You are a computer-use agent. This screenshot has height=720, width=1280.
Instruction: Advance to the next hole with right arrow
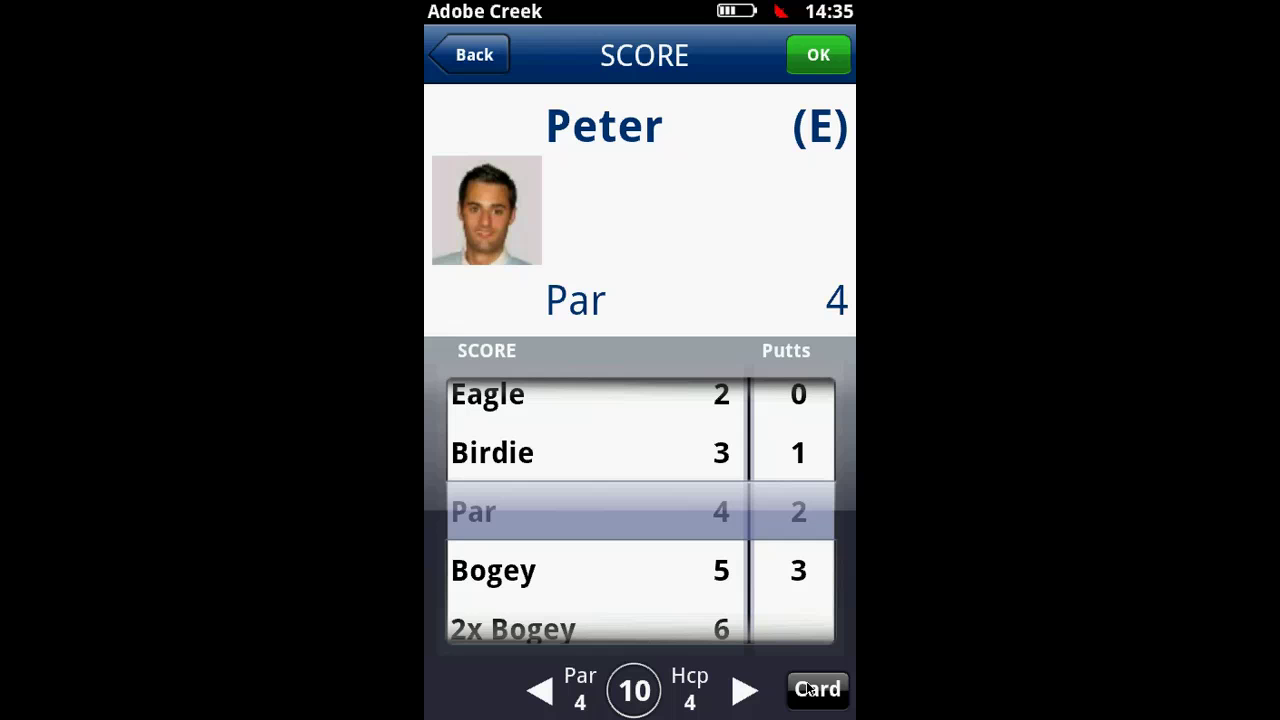pyautogui.click(x=745, y=690)
